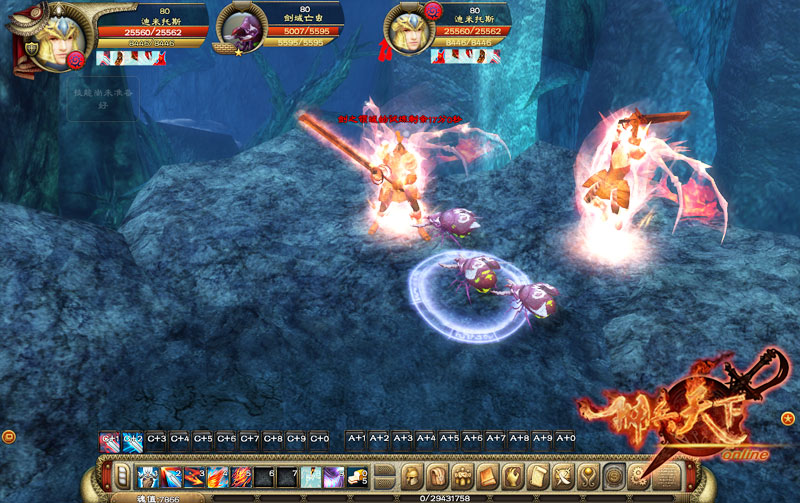Click the golden hand icon
This screenshot has height=503, width=800.
coord(513,474)
